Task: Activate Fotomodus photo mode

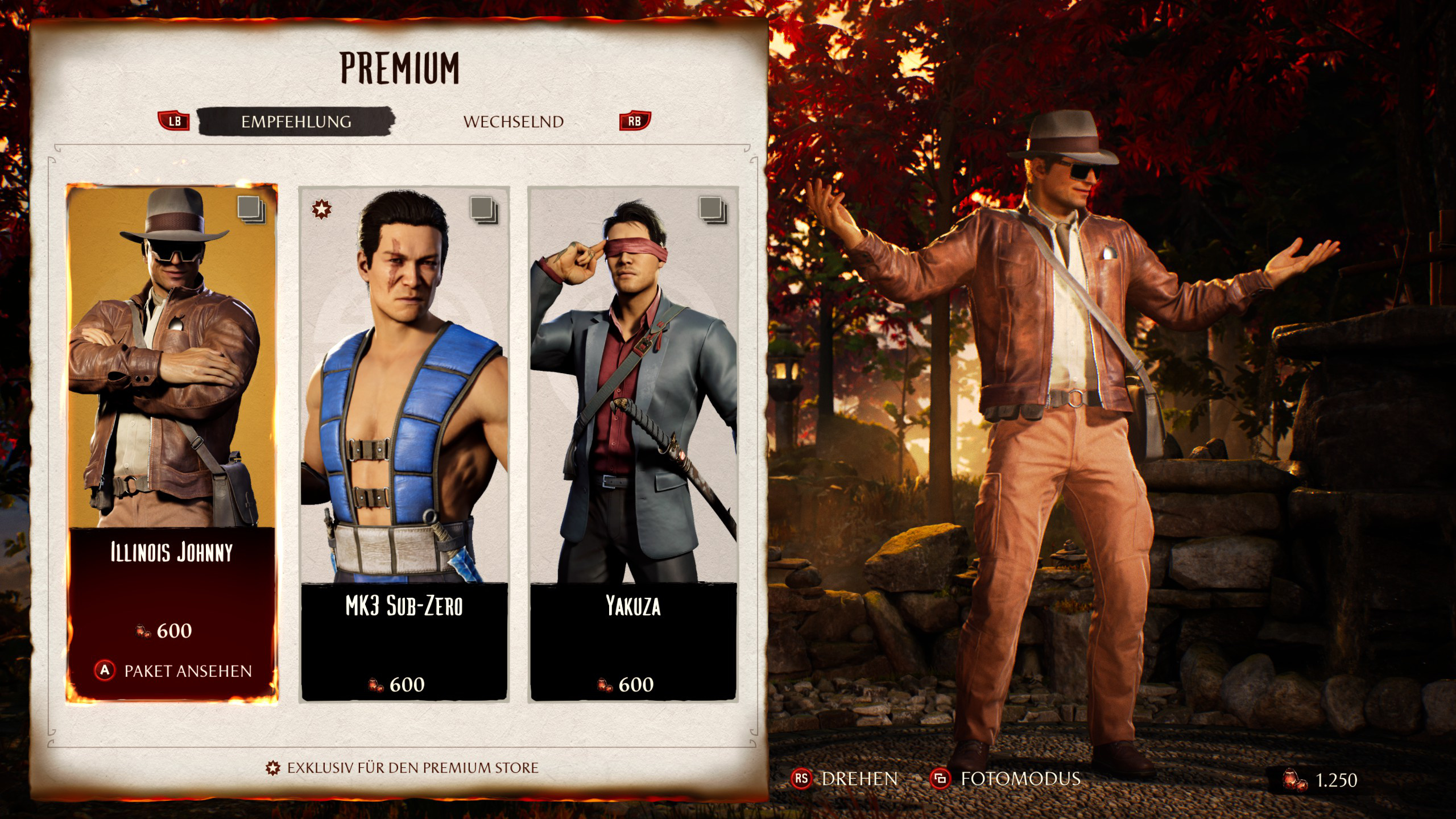Action: click(x=1006, y=779)
